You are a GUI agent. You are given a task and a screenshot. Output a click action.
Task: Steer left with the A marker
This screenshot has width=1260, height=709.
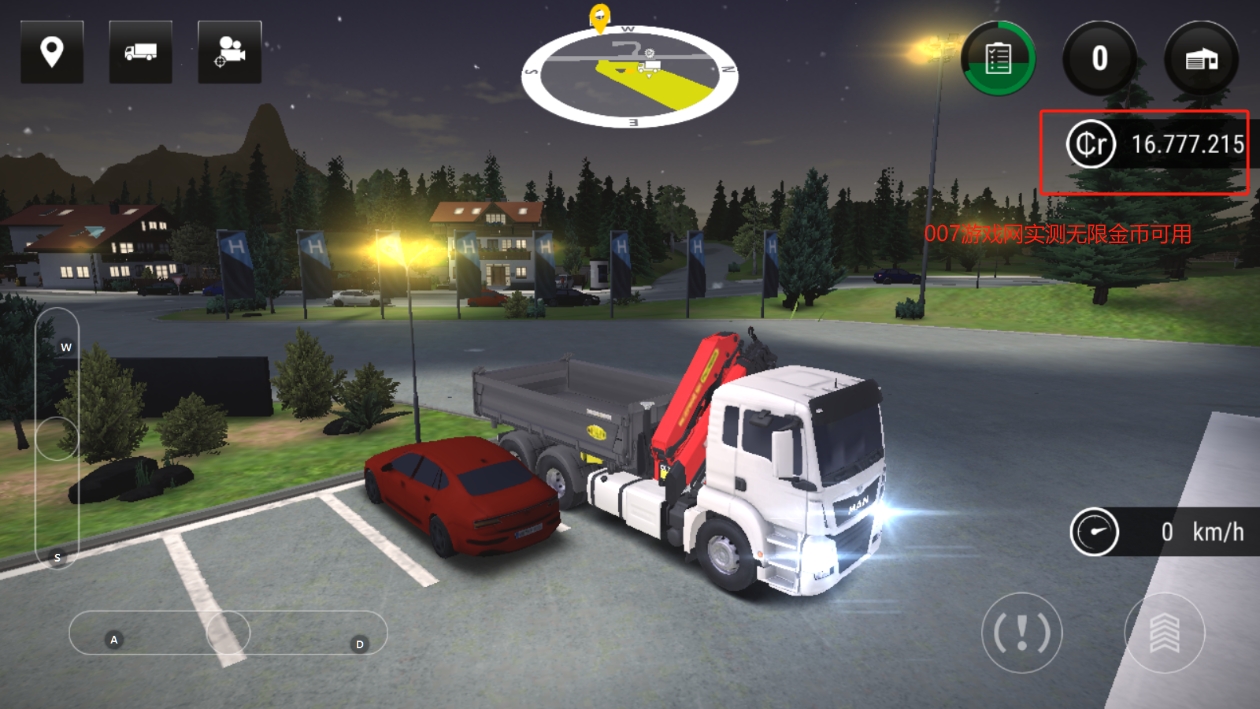[x=114, y=639]
